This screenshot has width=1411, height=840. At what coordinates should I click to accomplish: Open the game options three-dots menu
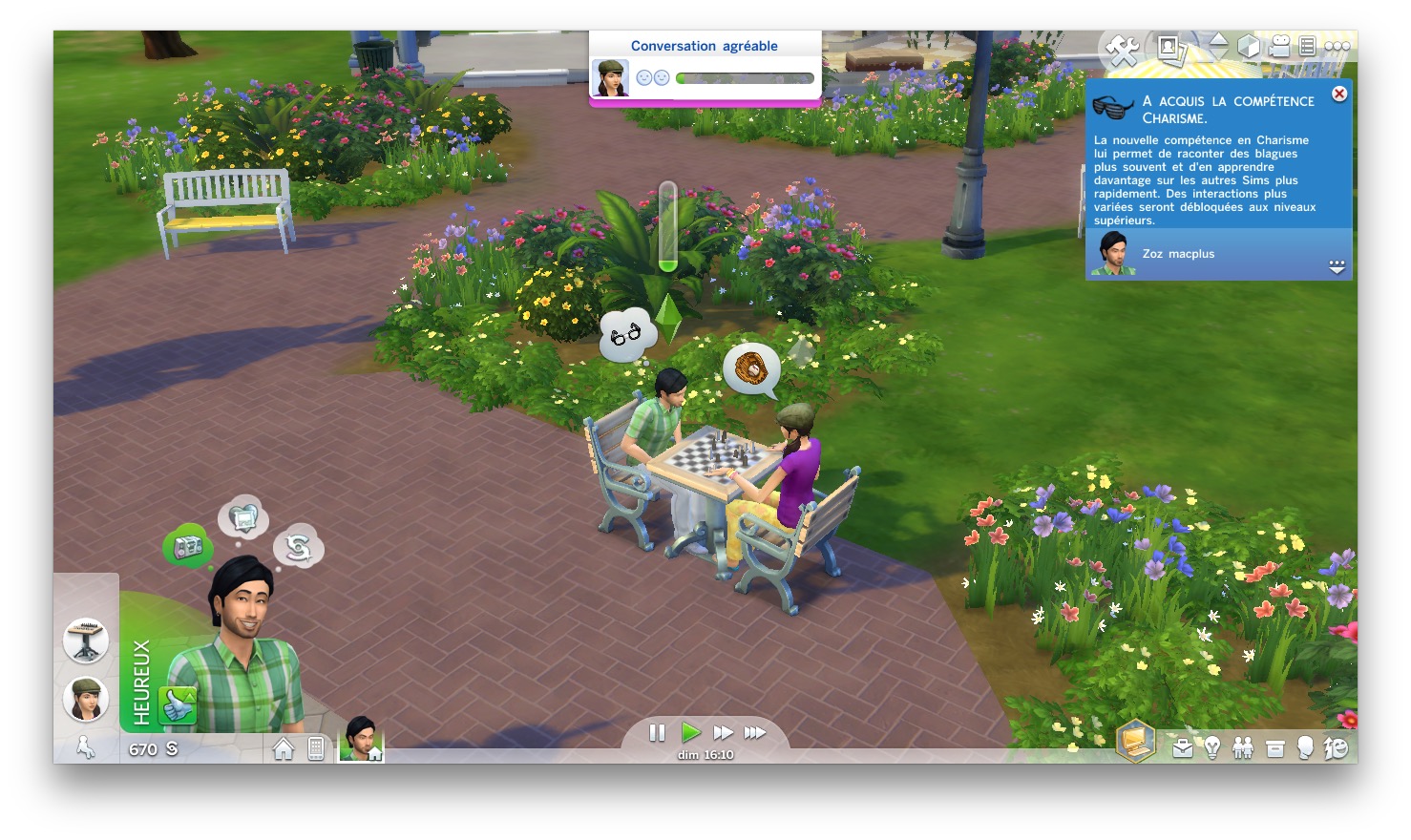coord(1337,46)
